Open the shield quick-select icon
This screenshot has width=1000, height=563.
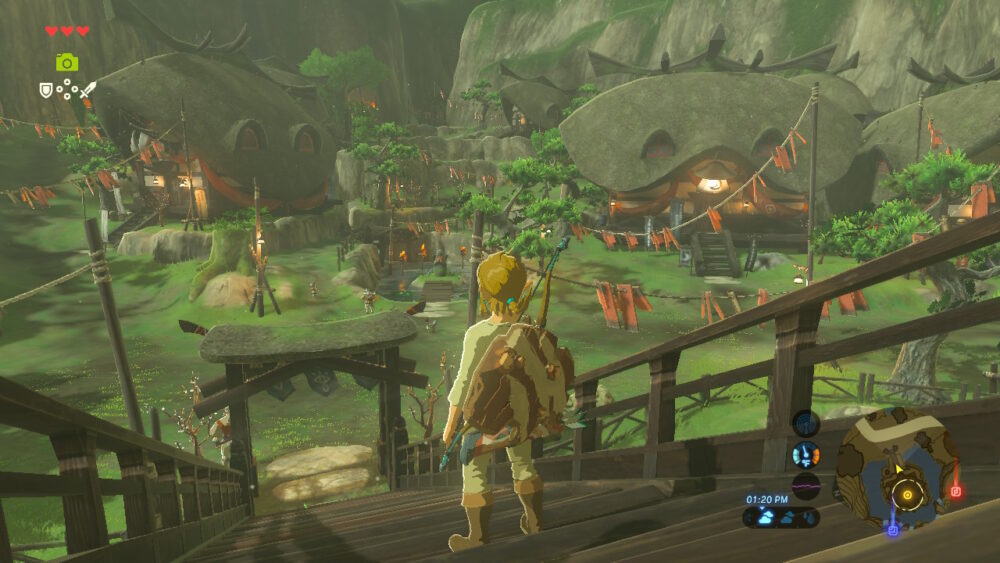[x=45, y=89]
